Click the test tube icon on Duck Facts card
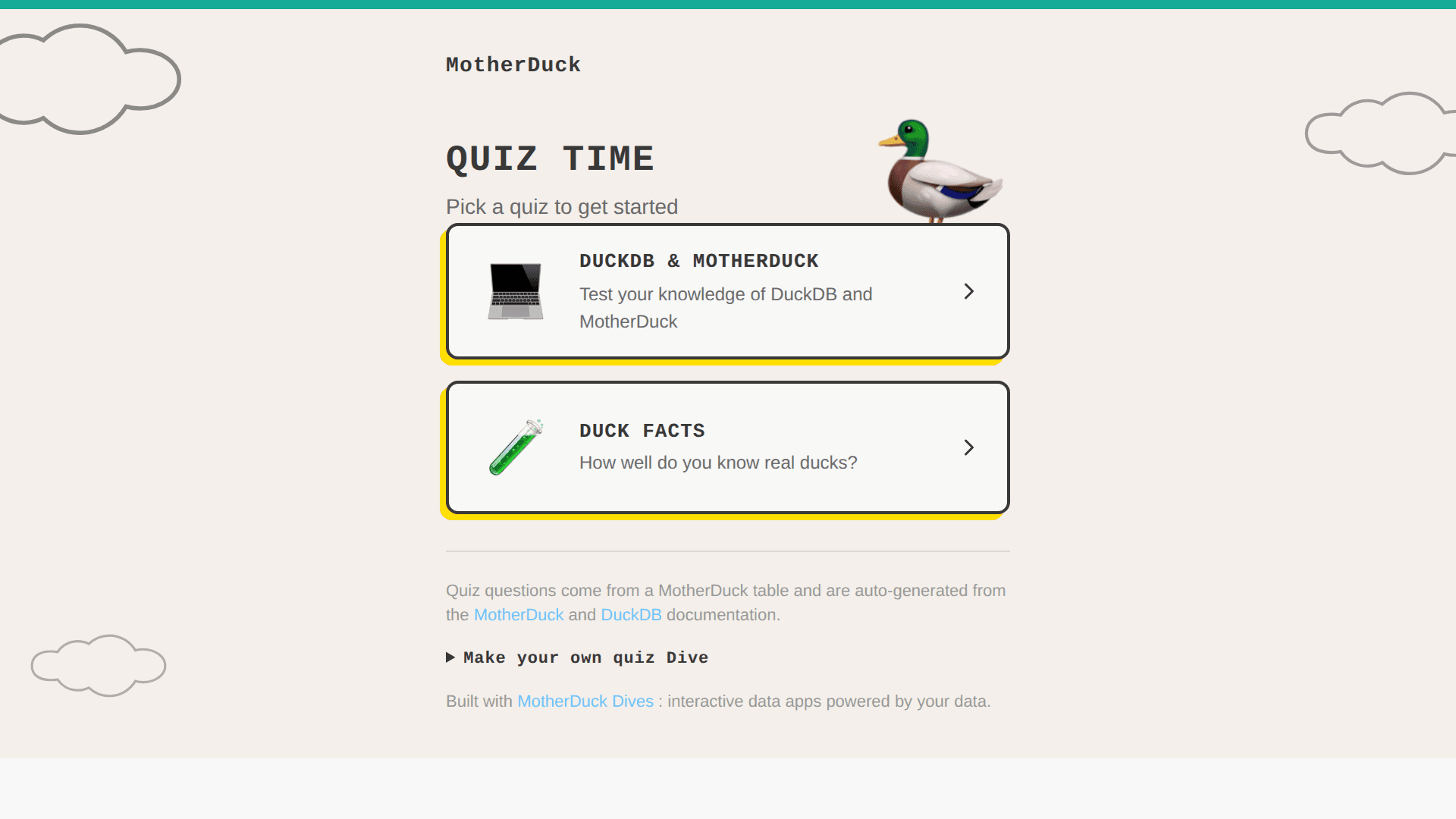This screenshot has height=819, width=1456. [x=518, y=447]
